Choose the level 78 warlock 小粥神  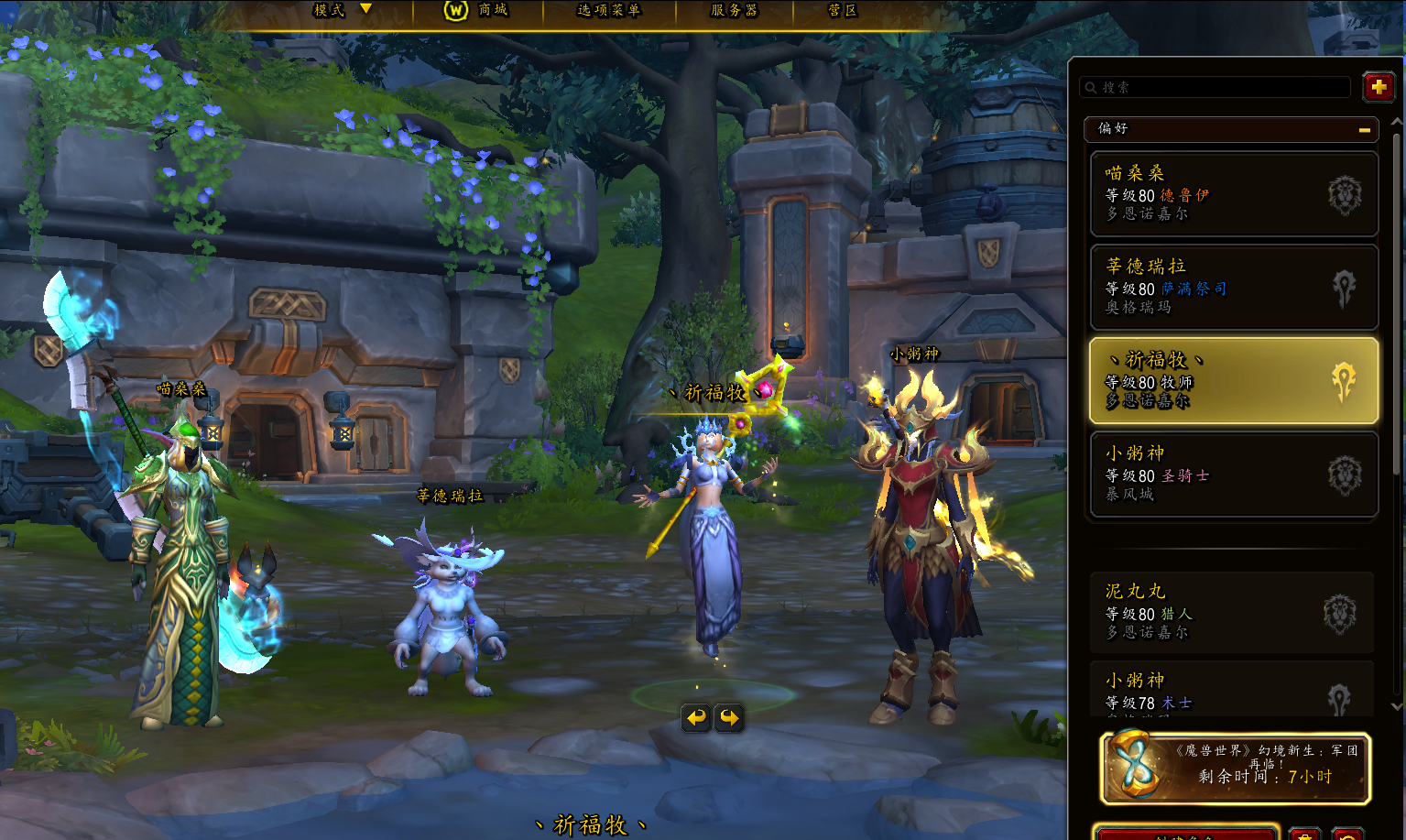1231,692
